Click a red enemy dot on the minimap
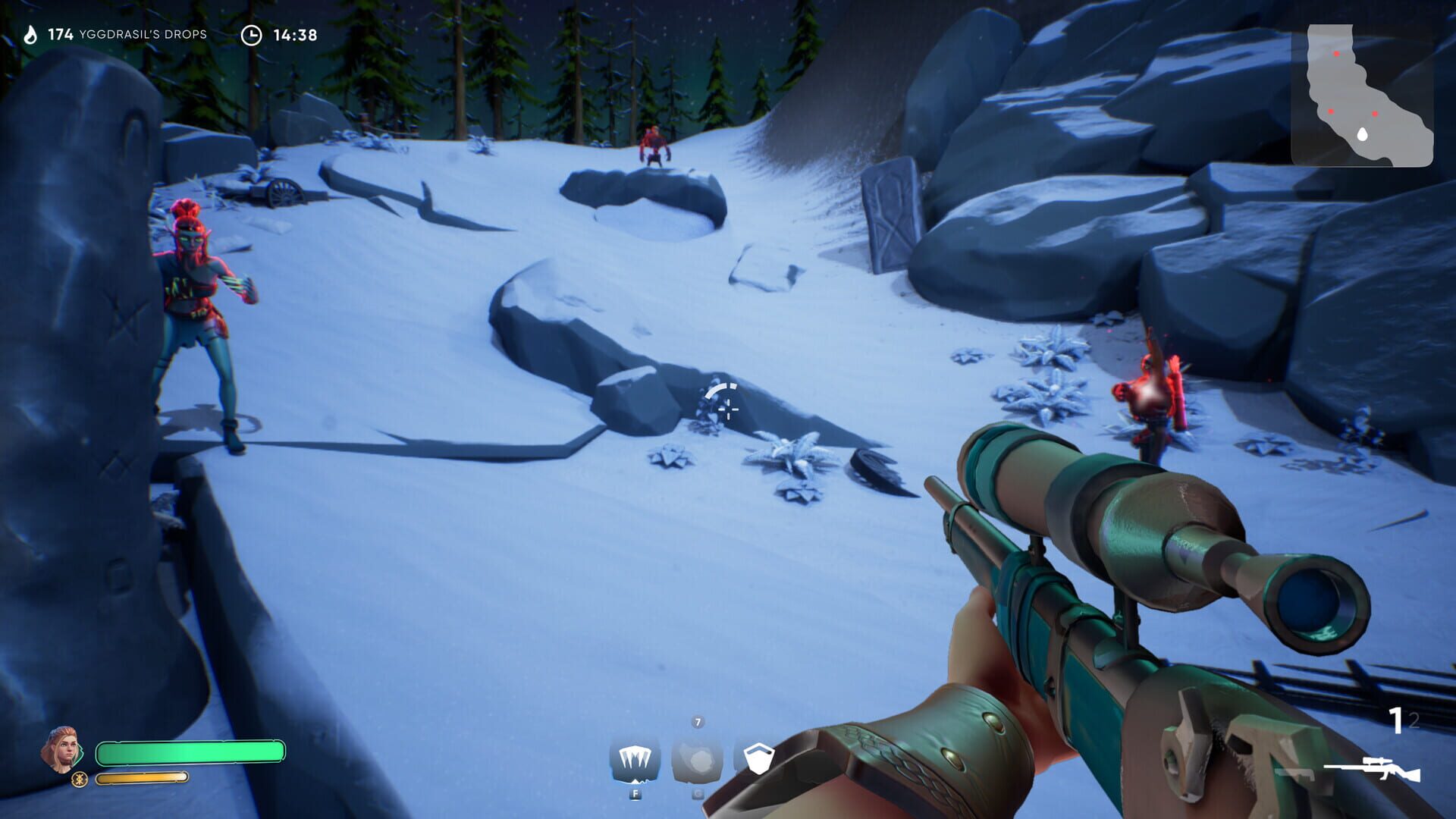This screenshot has width=1456, height=819. [1337, 53]
